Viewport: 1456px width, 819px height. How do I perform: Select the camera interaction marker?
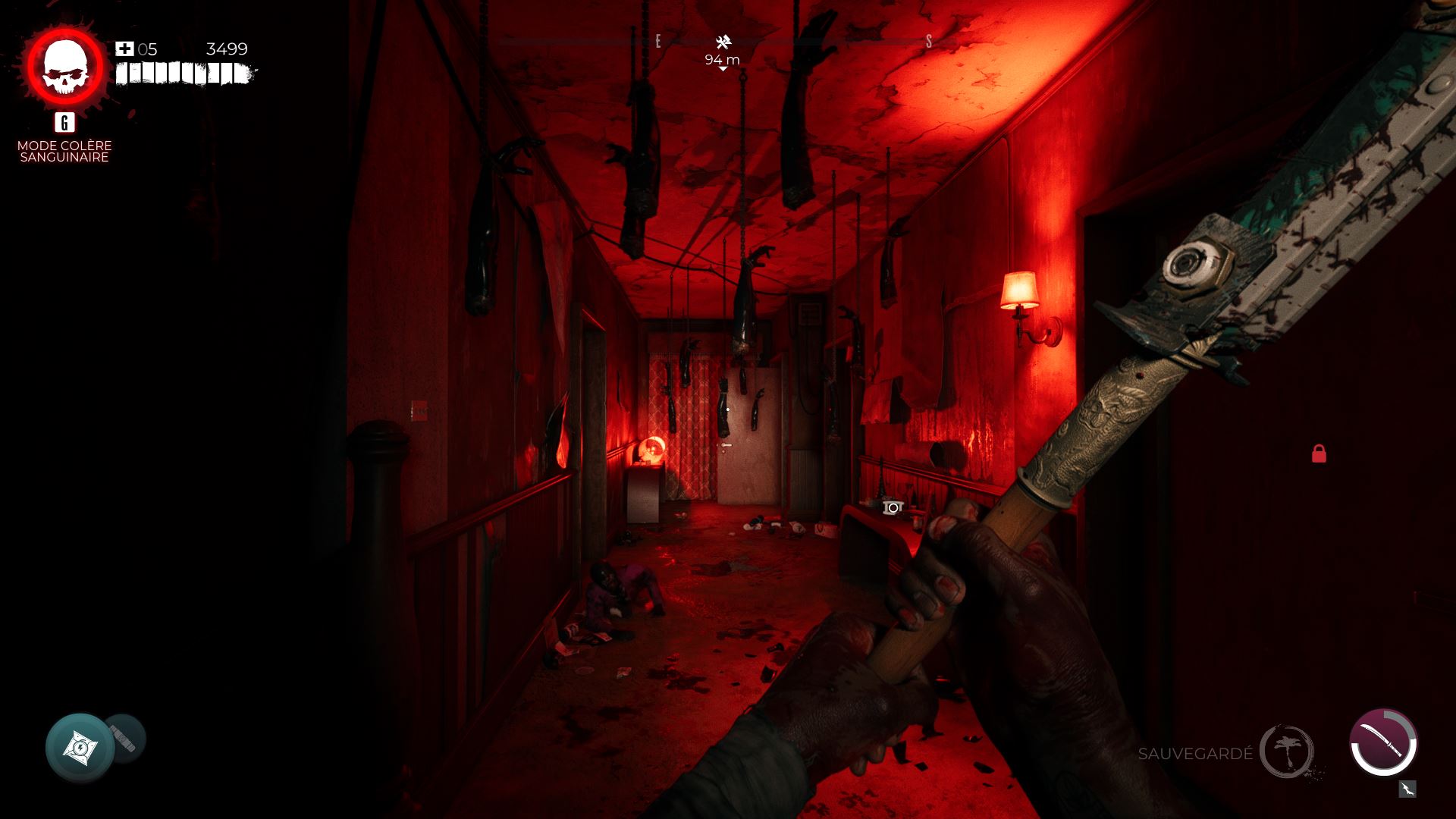tap(893, 507)
